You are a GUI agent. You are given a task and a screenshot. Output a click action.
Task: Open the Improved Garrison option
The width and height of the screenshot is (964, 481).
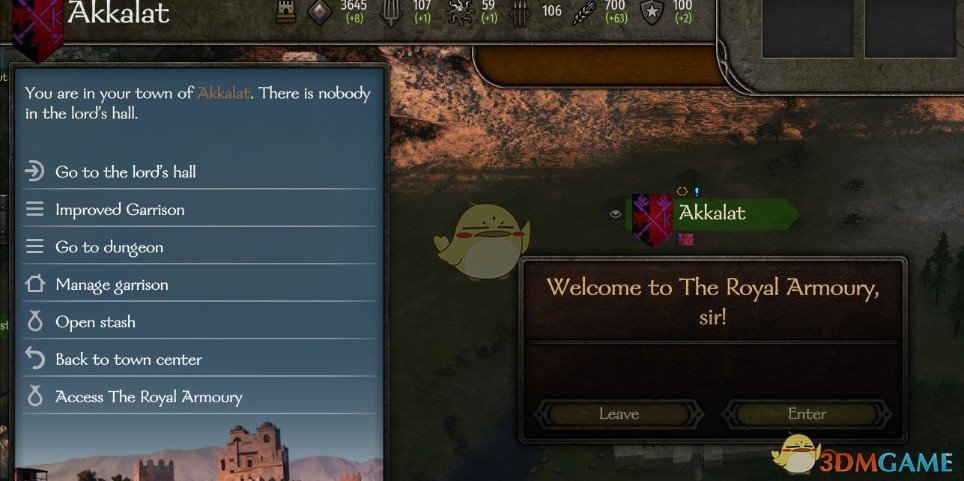click(x=120, y=210)
